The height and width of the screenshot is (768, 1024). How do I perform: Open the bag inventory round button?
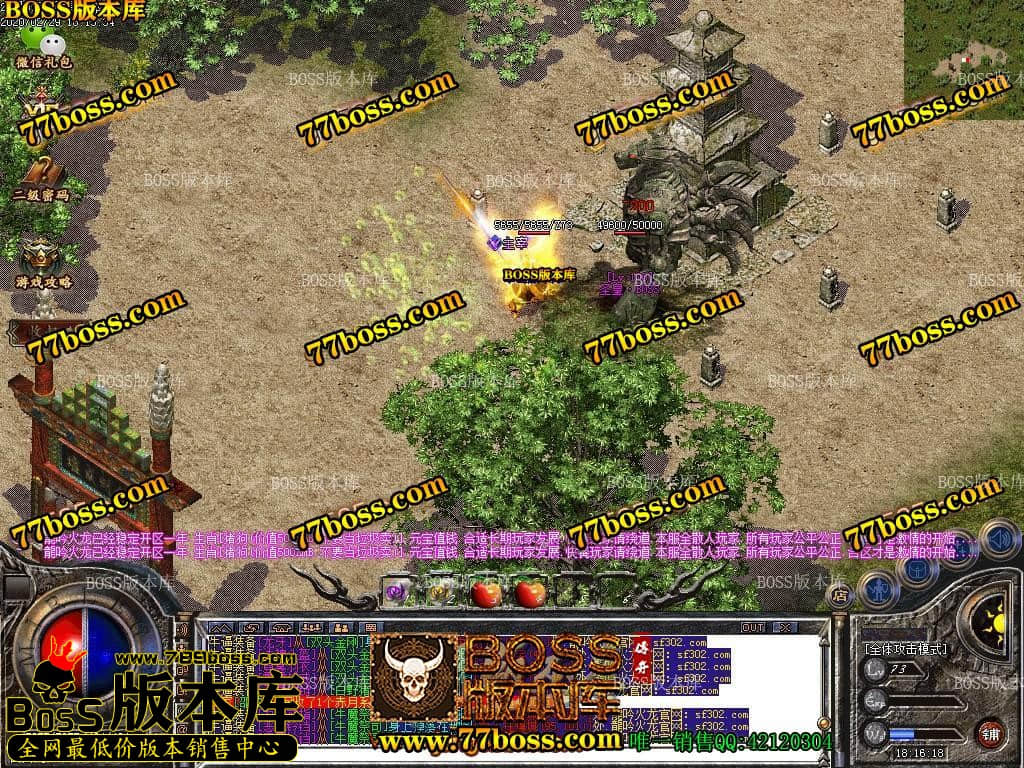(916, 568)
